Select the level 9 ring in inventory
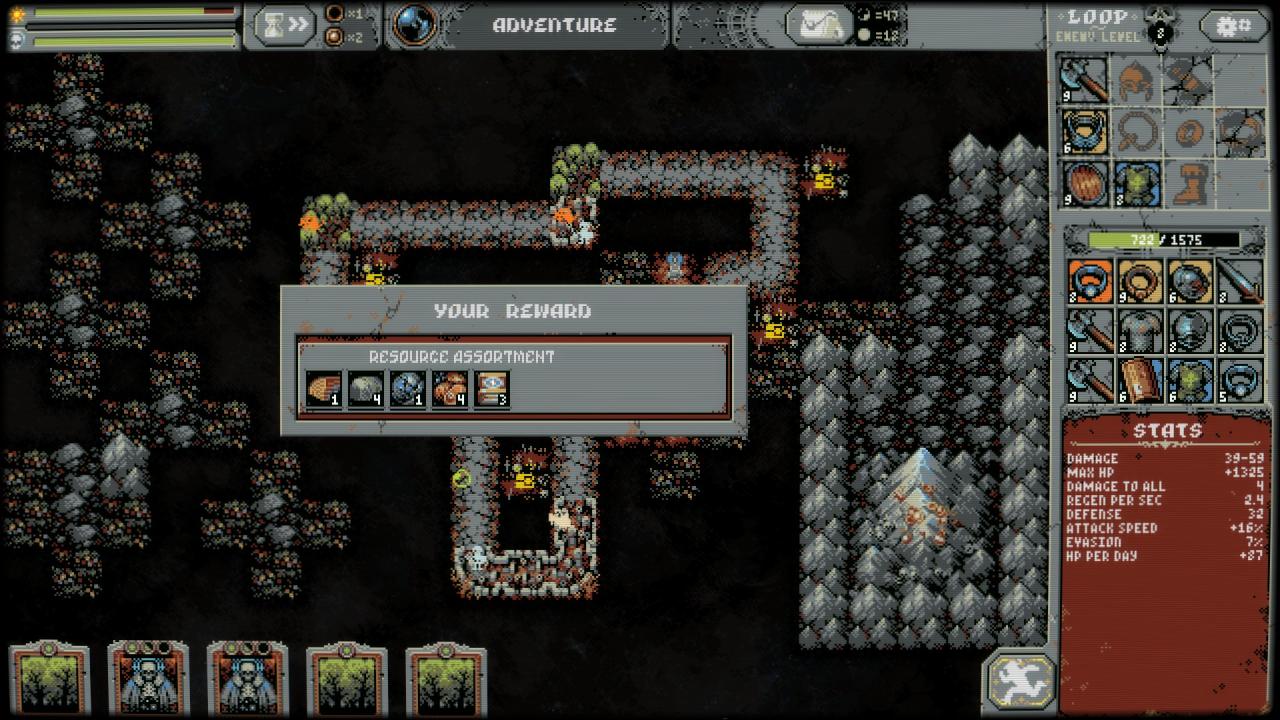This screenshot has height=720, width=1280. [x=1138, y=281]
